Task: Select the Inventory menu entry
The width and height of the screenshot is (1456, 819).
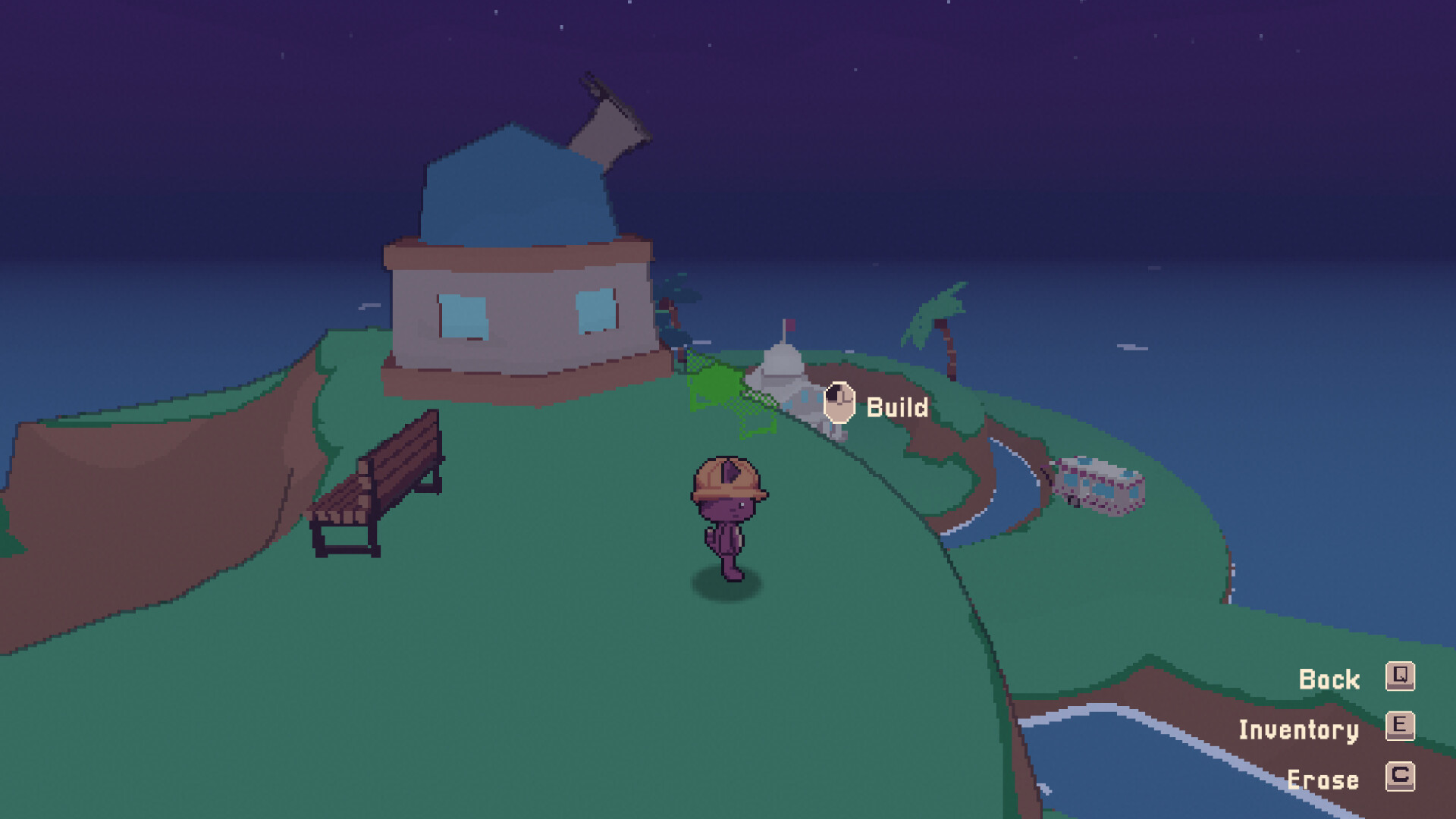Action: 1298,730
